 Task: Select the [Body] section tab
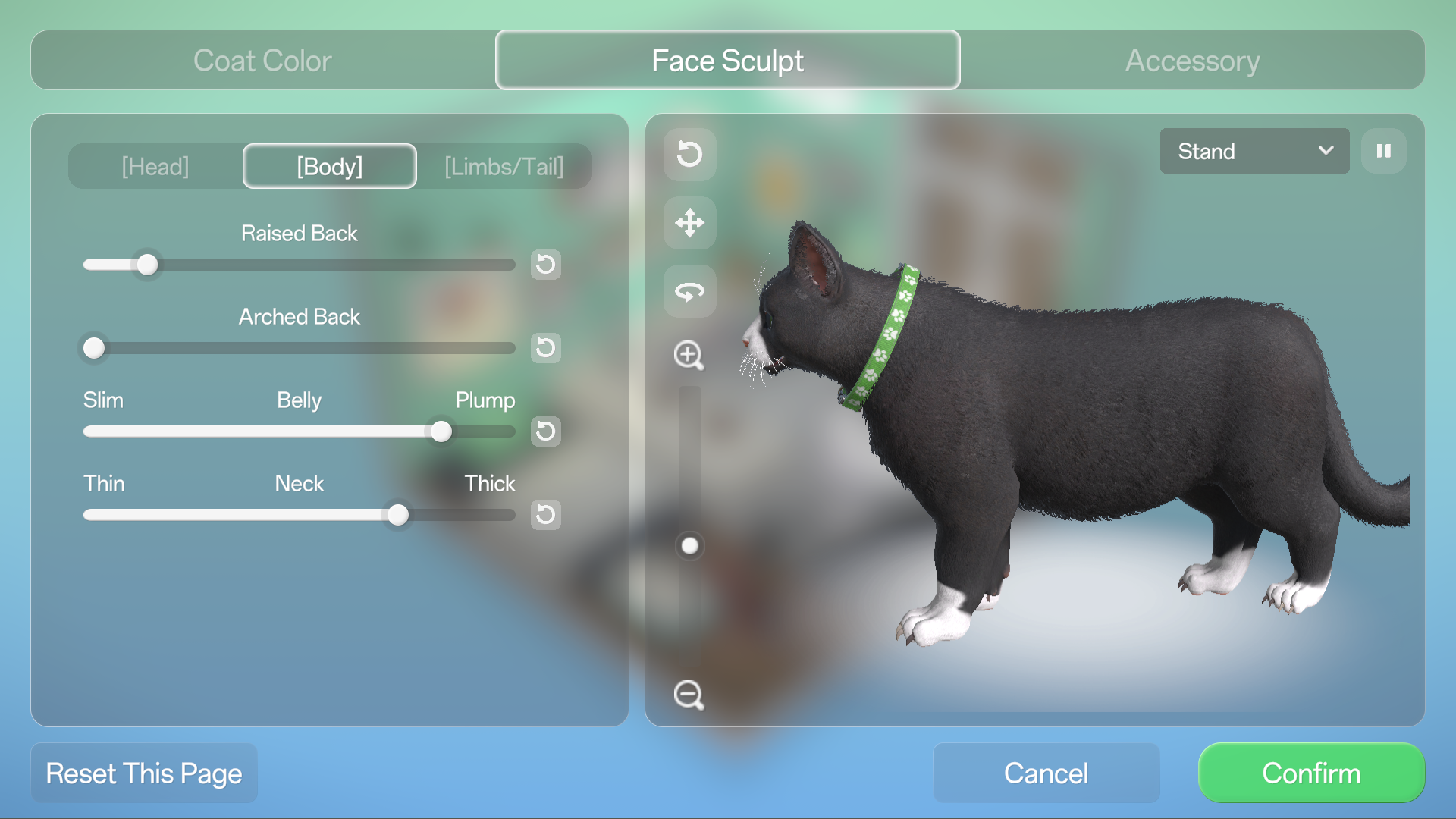pos(330,166)
